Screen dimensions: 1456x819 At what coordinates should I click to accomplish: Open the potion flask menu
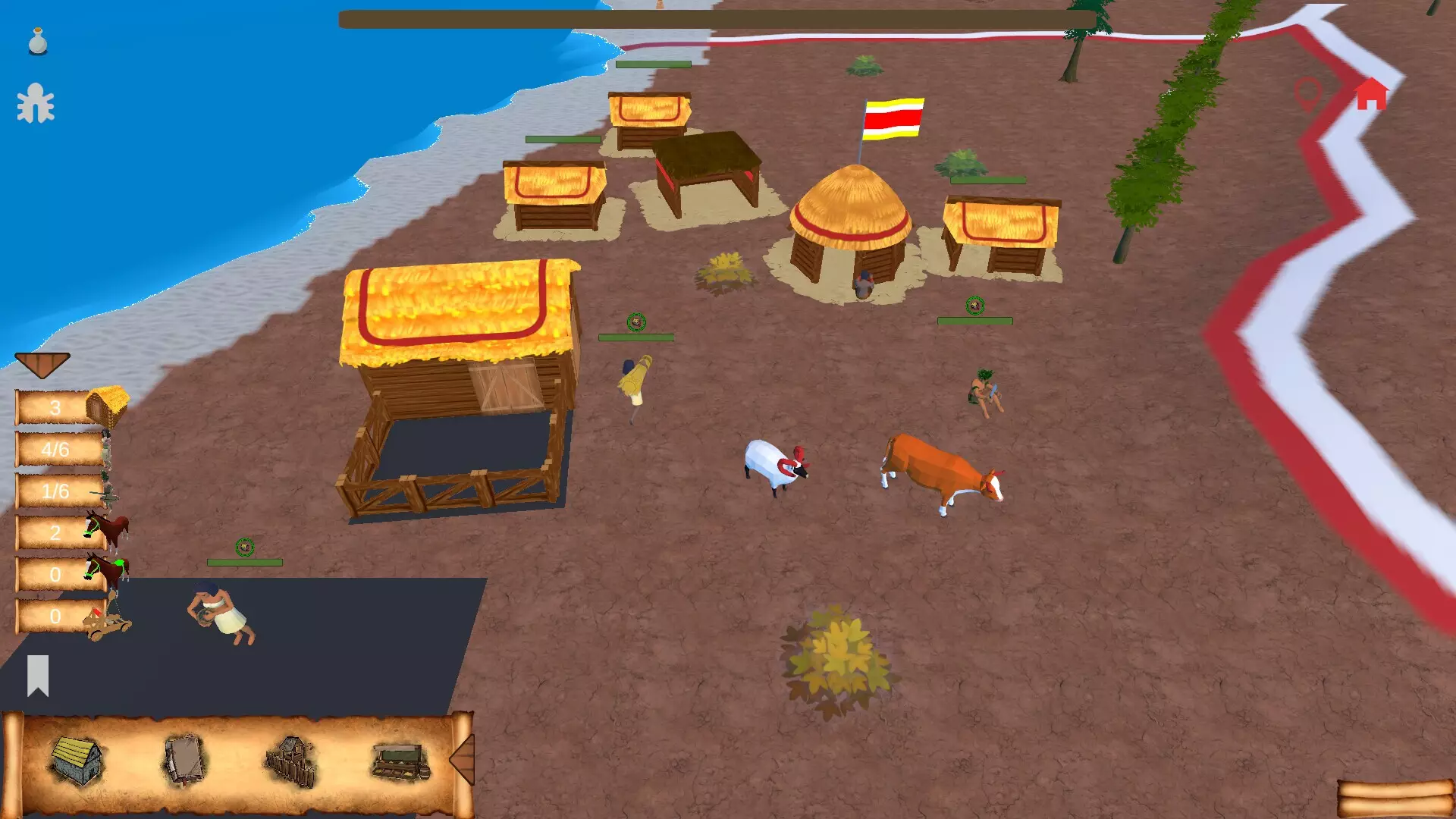pos(38,42)
